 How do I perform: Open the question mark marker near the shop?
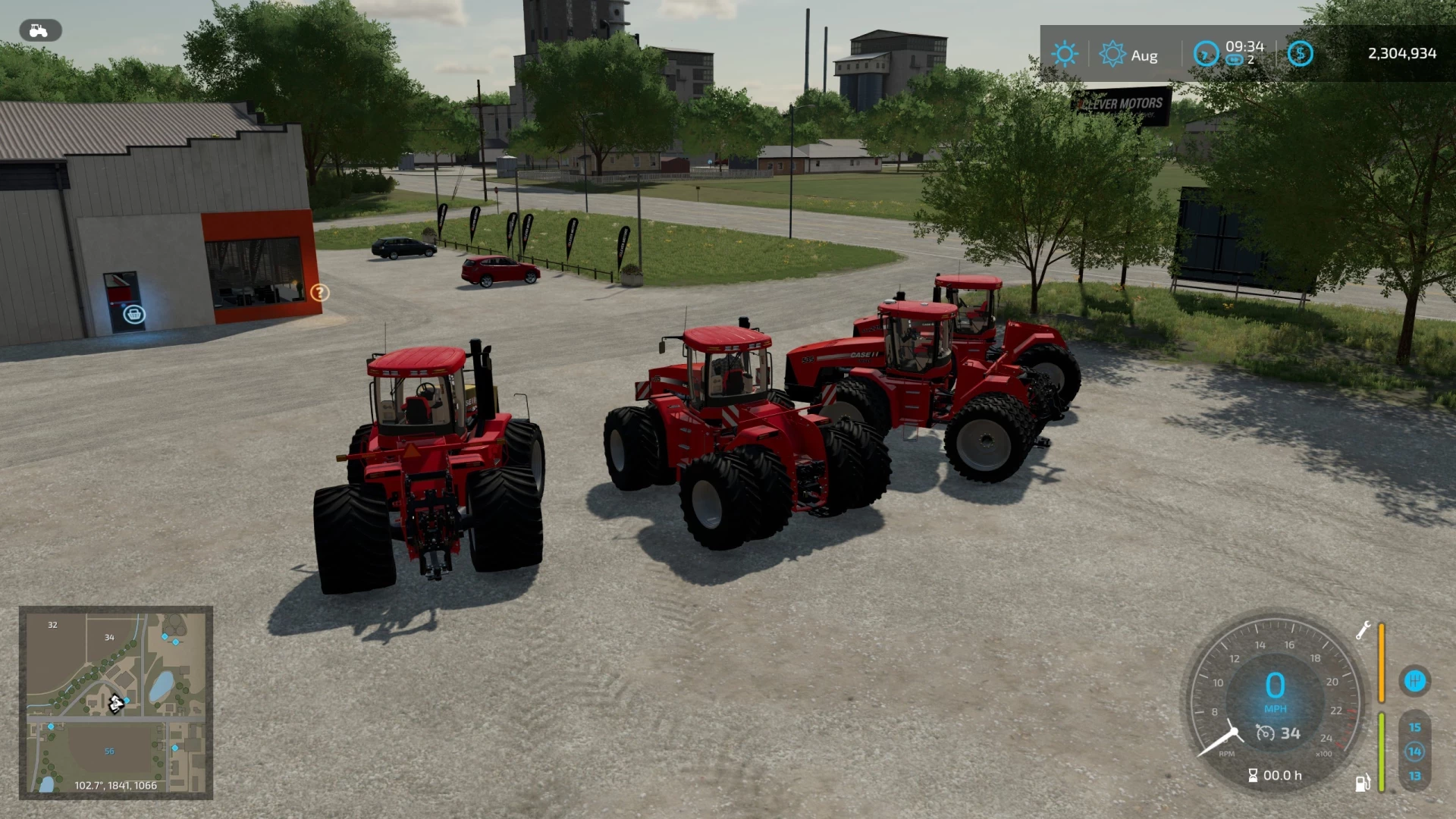(319, 293)
